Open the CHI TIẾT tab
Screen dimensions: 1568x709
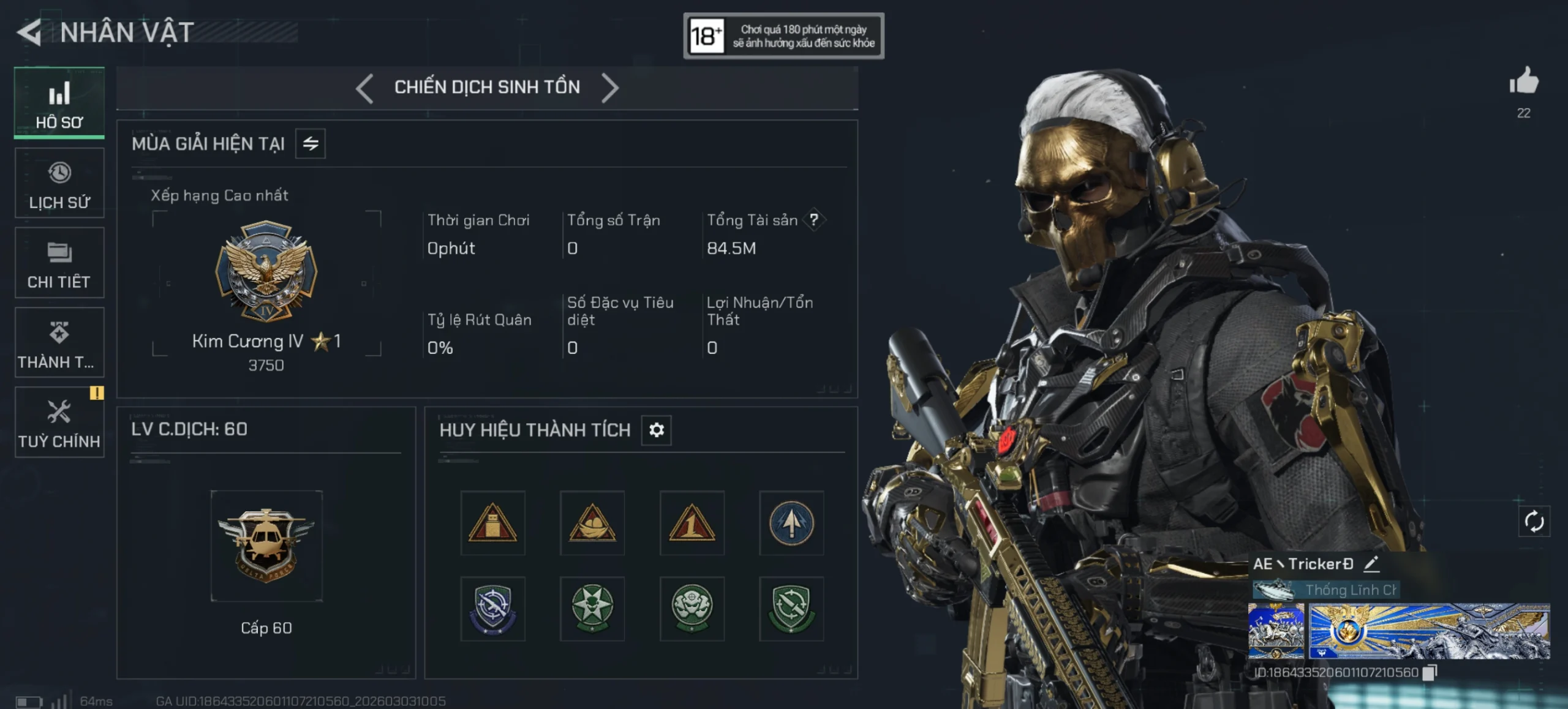[59, 263]
